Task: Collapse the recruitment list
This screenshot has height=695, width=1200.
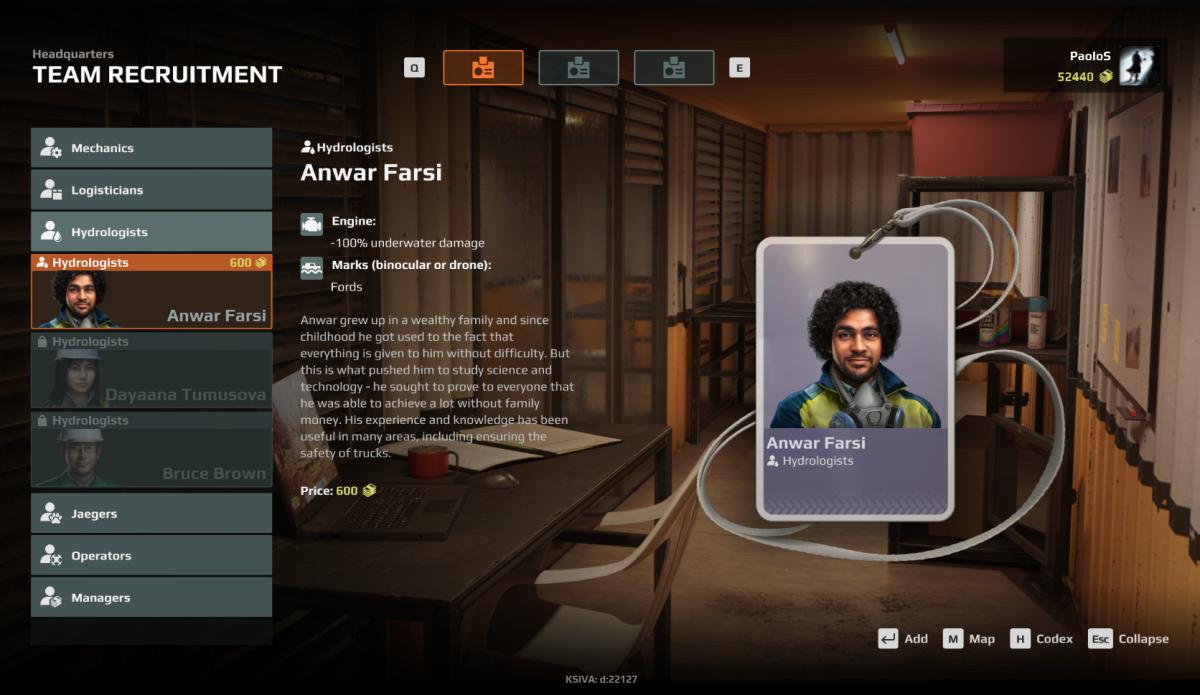Action: tap(1129, 639)
